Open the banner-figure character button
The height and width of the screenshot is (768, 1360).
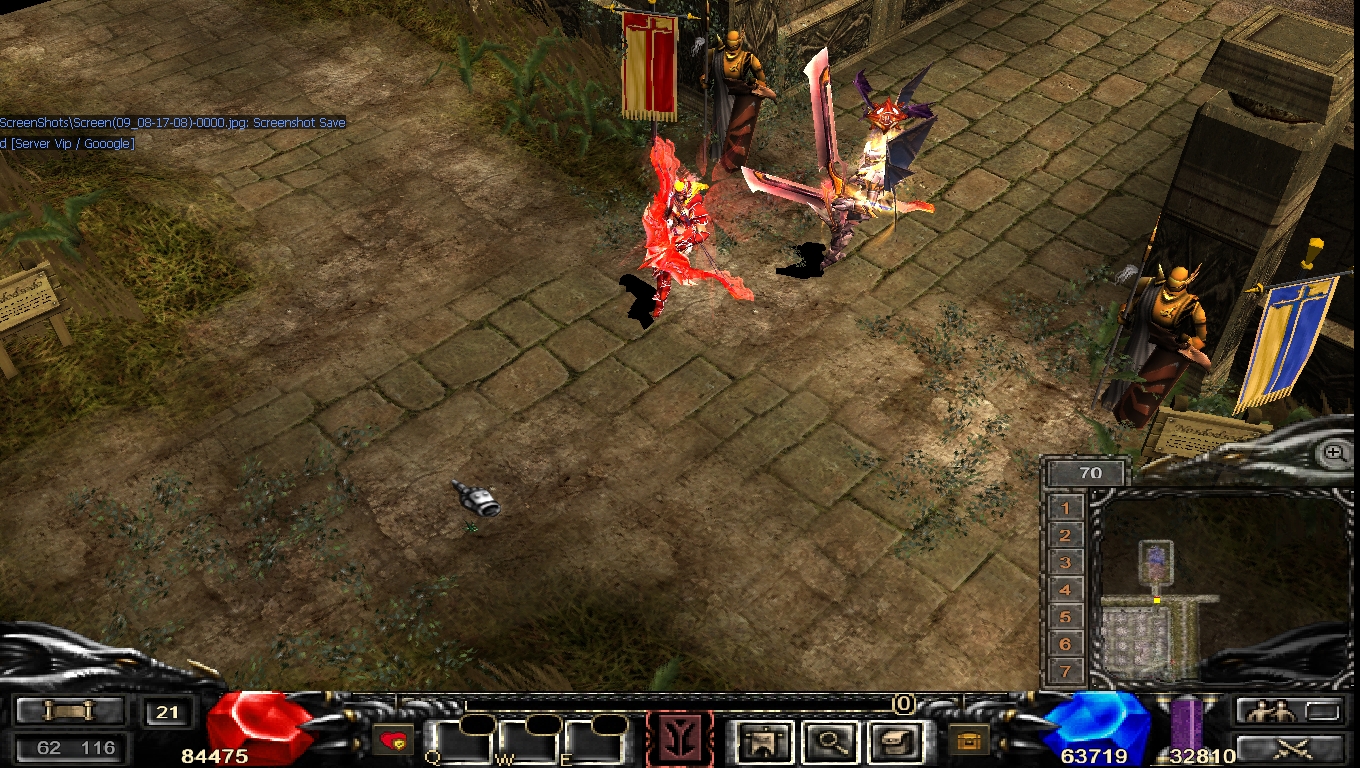tap(765, 742)
